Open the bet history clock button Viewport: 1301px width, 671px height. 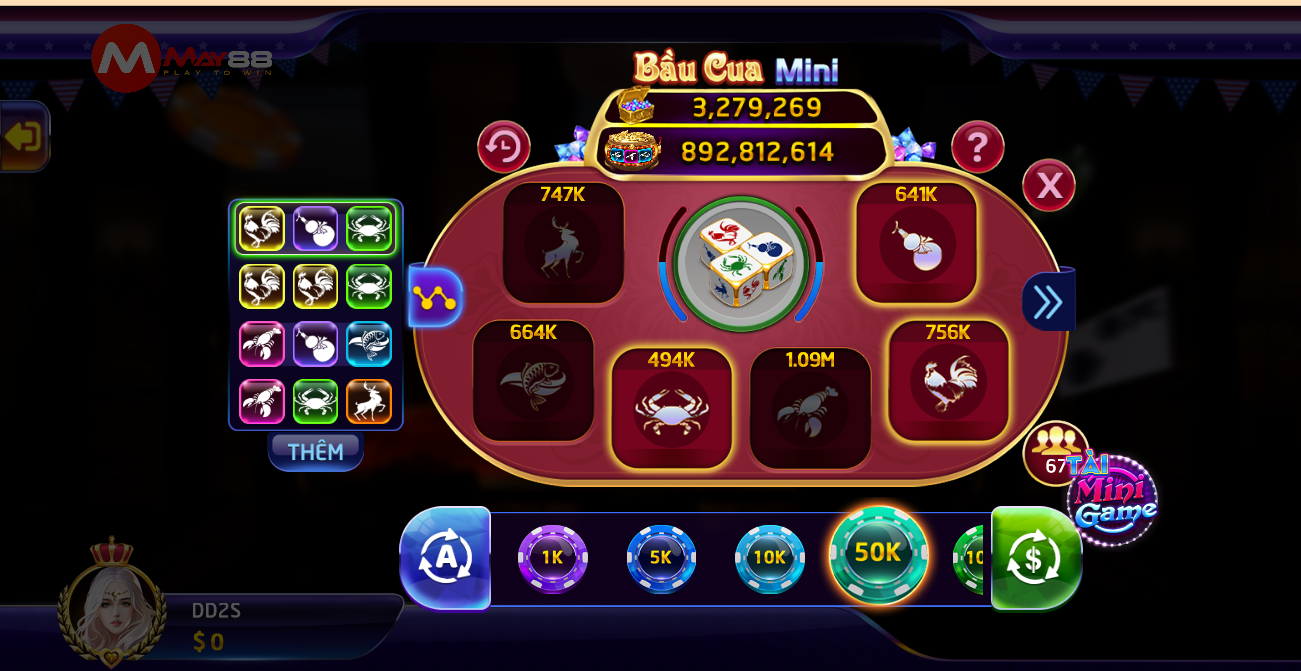tap(503, 148)
